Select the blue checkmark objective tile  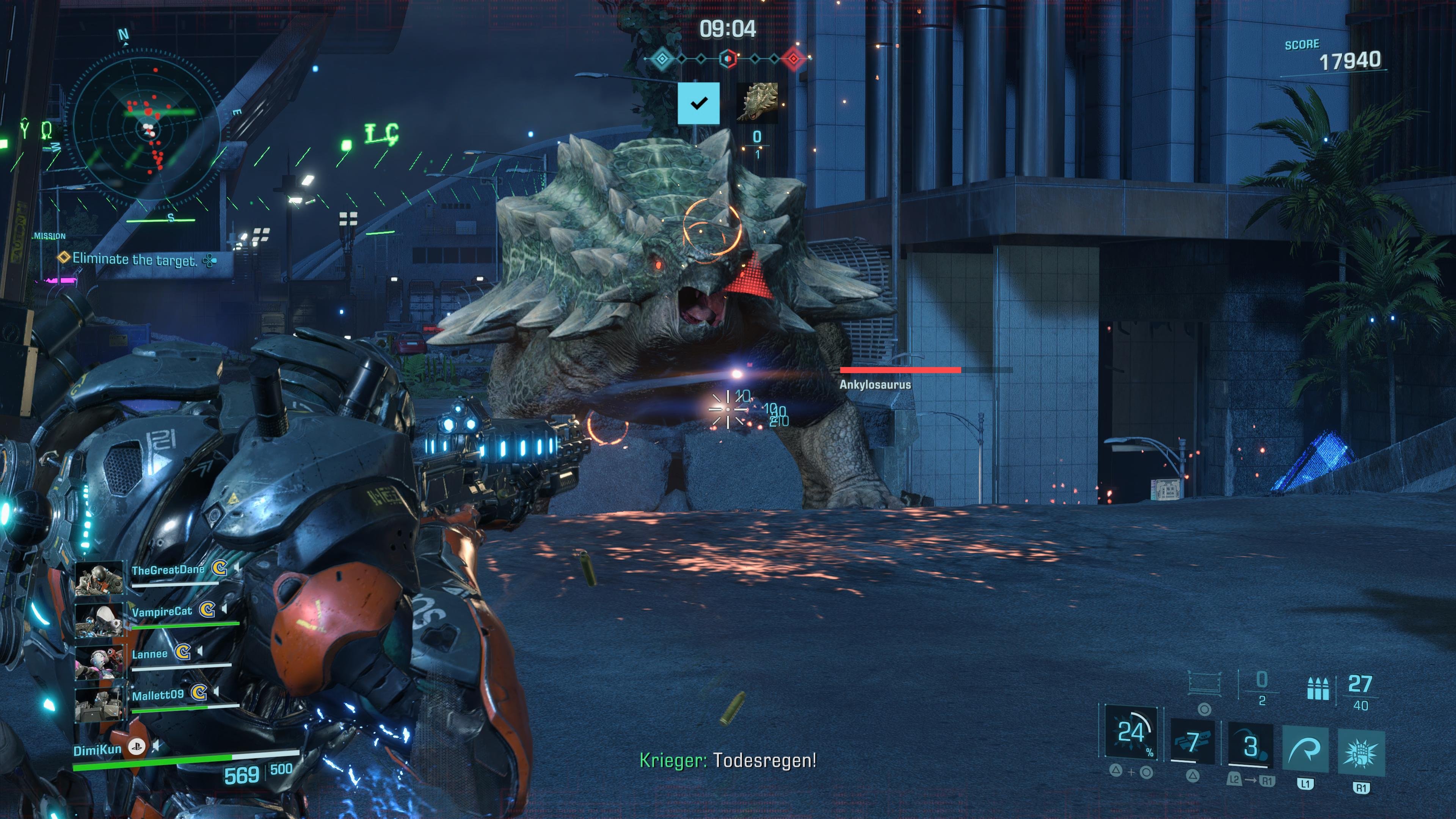[698, 103]
